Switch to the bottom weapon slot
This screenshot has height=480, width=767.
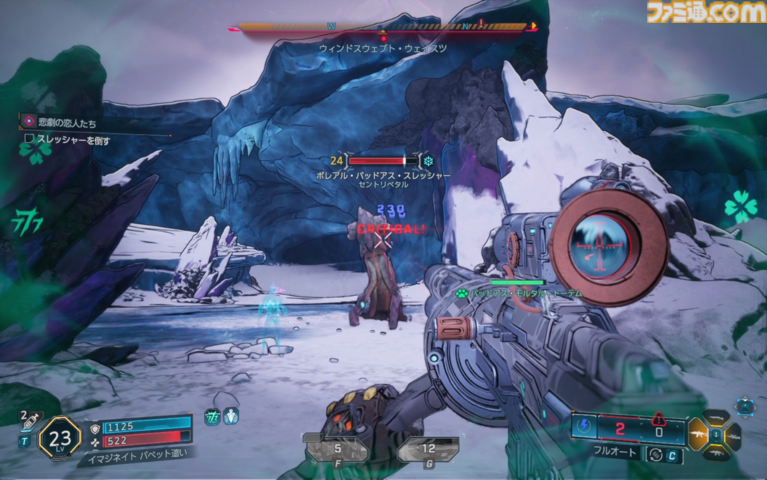pyautogui.click(x=718, y=454)
